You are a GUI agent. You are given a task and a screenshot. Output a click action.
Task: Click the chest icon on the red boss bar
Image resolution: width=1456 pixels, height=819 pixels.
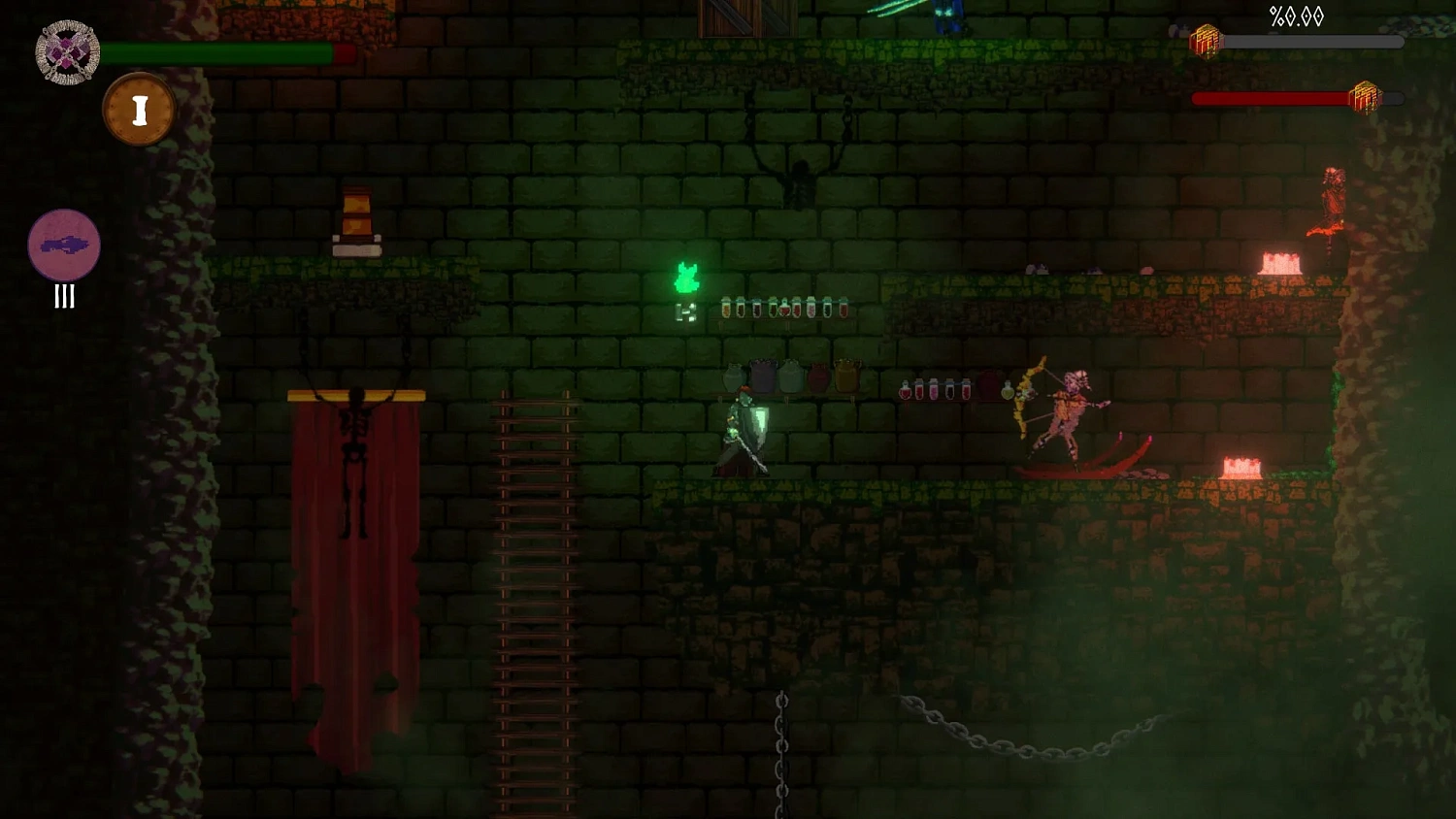click(1366, 98)
